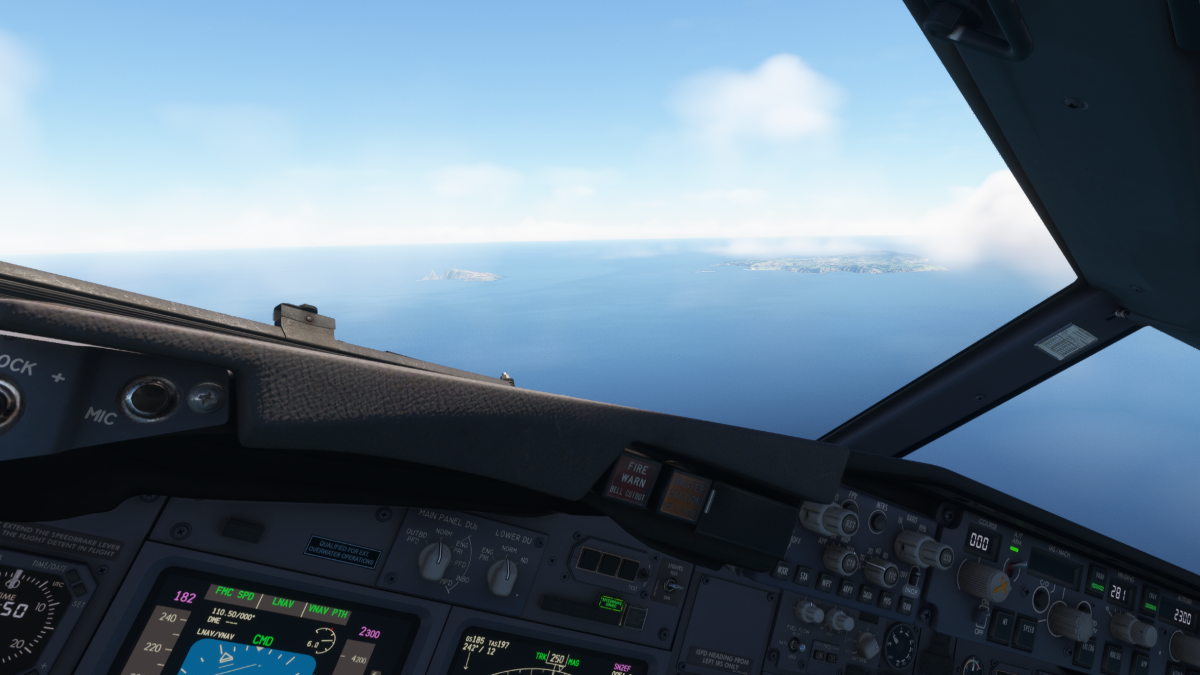Reset the amber Master Caution light

[x=685, y=495]
